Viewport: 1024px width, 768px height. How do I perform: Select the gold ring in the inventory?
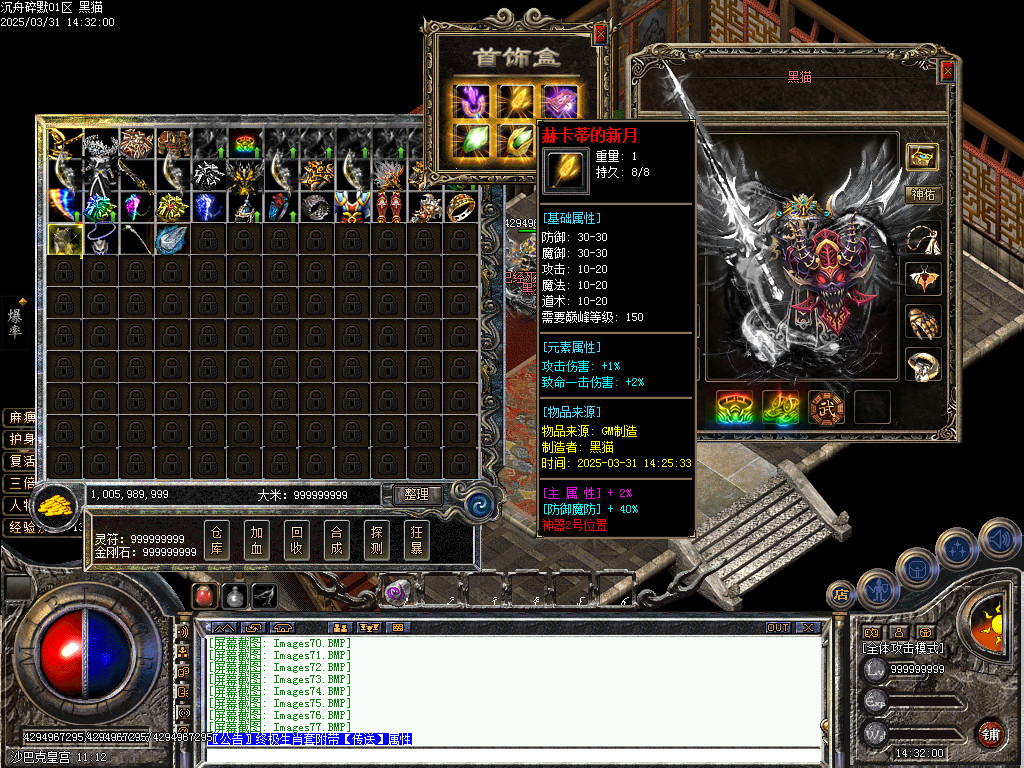click(461, 207)
